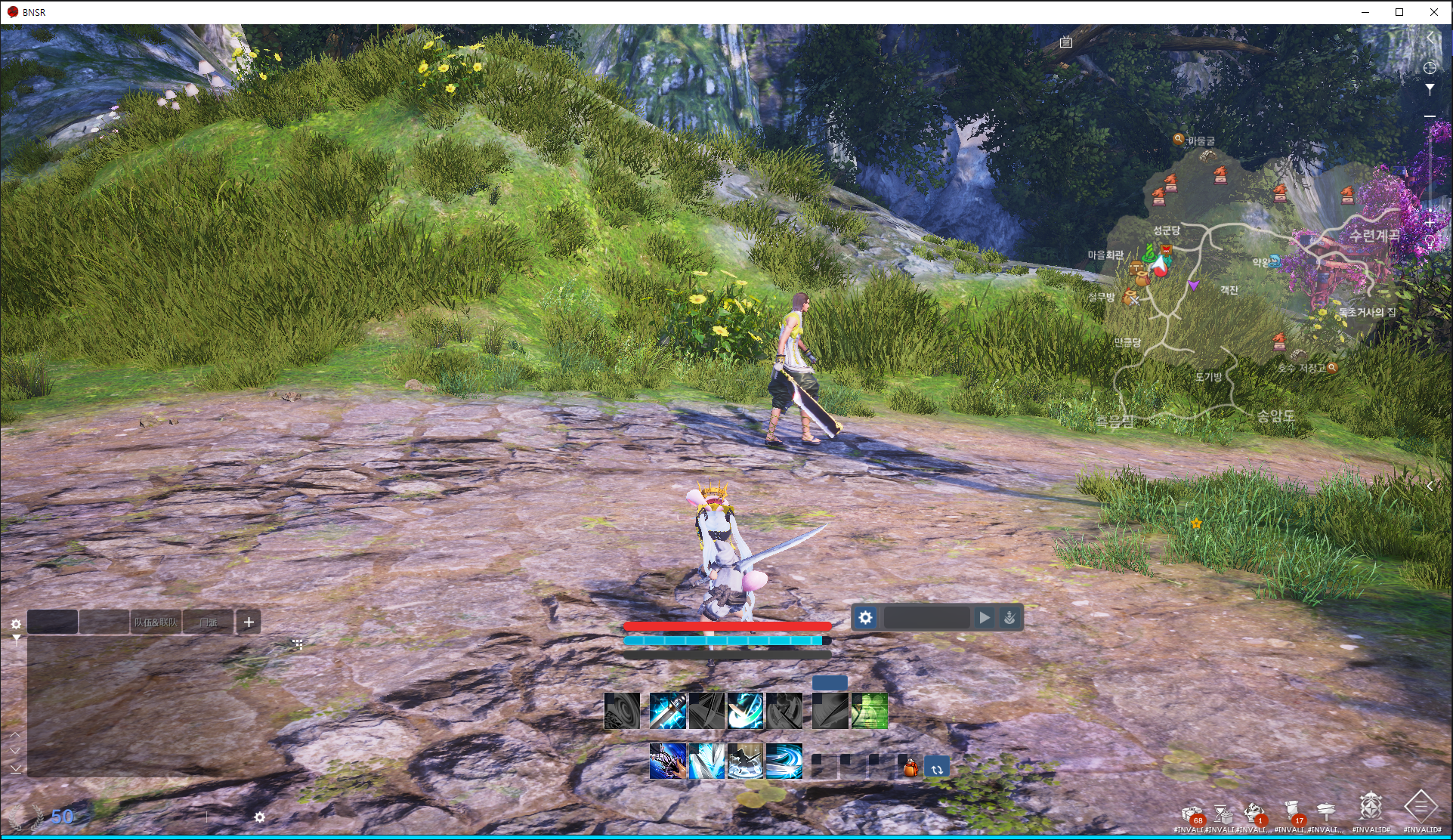1453x840 pixels.
Task: Use the orange potion pouch item slot
Action: 910,768
